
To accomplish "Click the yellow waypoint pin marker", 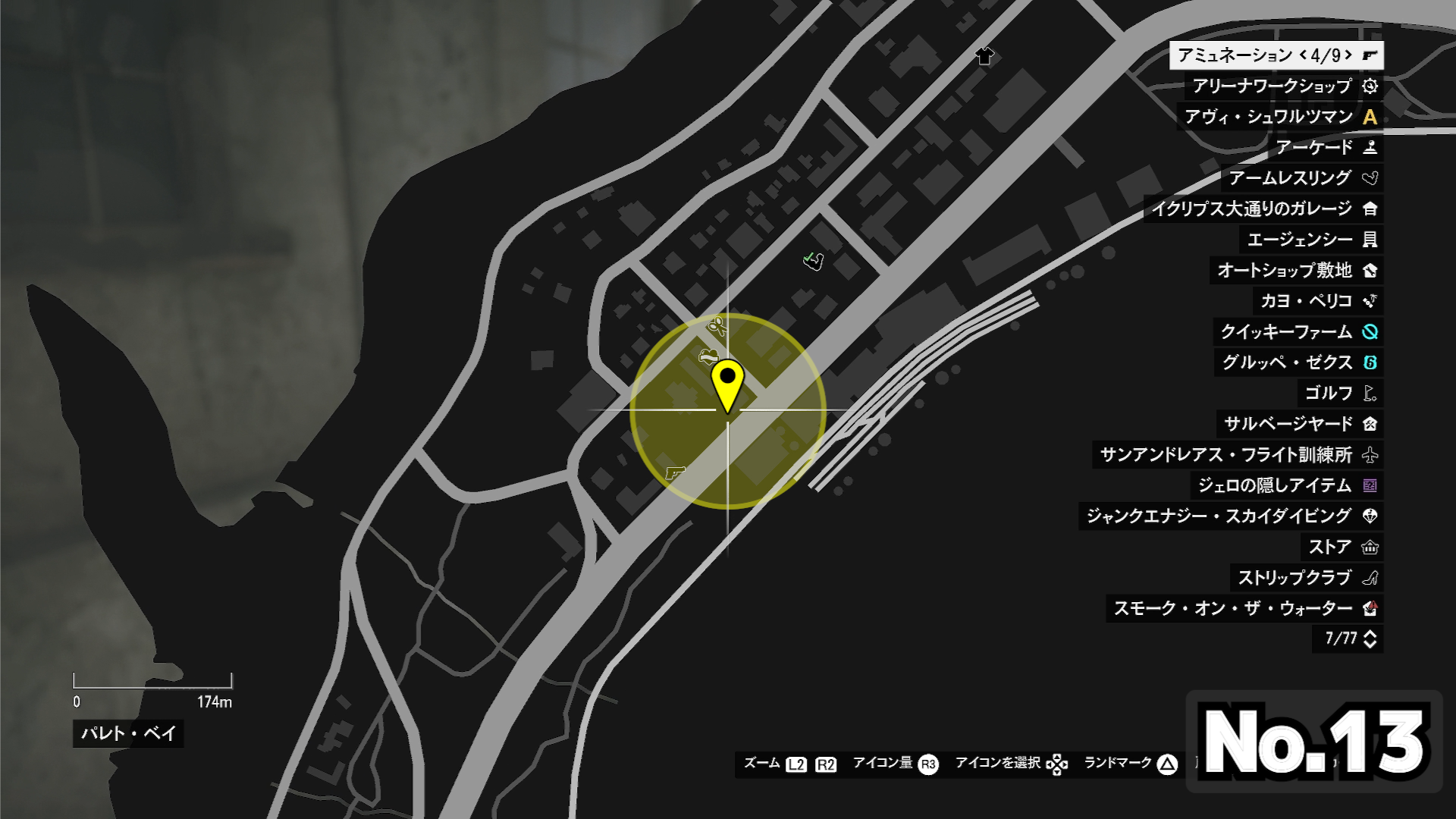I will (727, 384).
